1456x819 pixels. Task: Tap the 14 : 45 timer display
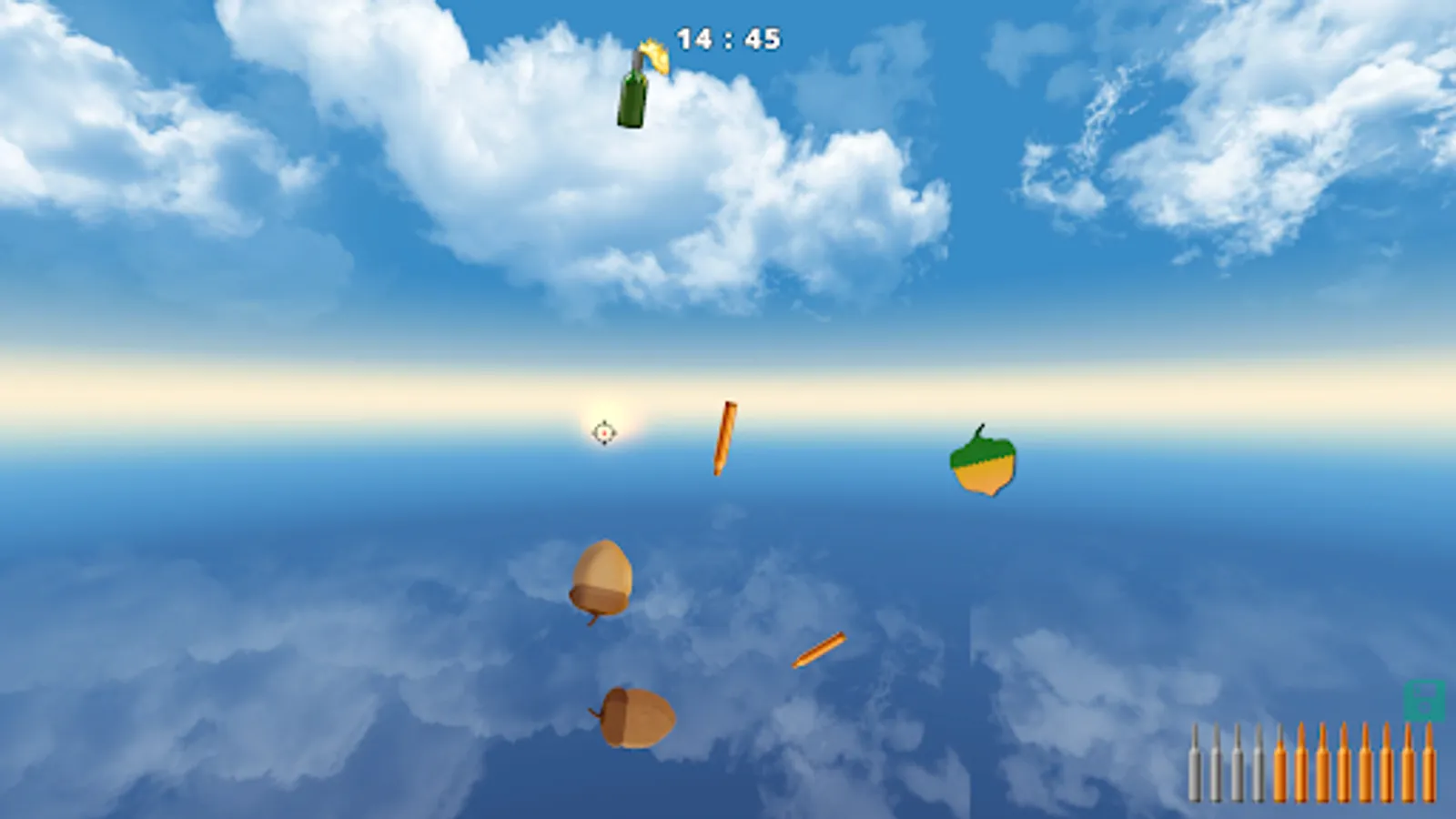point(728,38)
